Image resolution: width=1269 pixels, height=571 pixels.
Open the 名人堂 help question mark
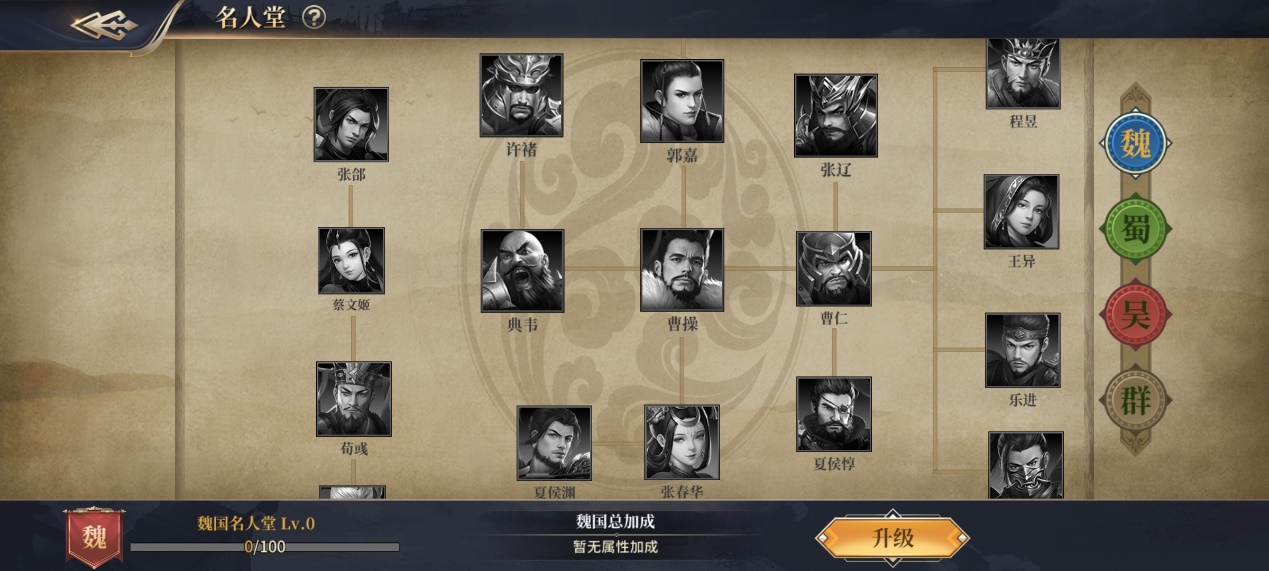tap(314, 17)
